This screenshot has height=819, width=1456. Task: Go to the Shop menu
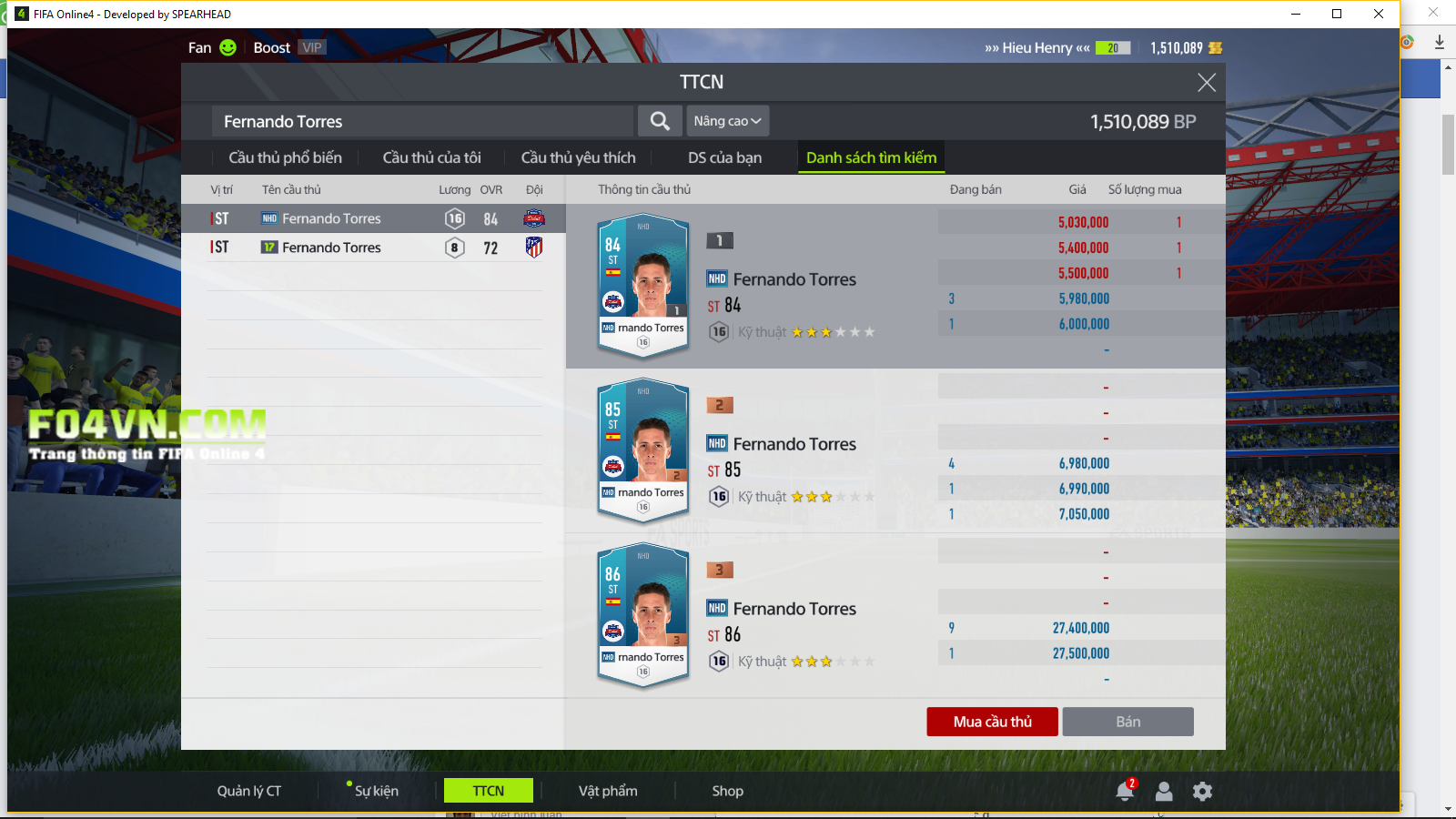point(727,791)
